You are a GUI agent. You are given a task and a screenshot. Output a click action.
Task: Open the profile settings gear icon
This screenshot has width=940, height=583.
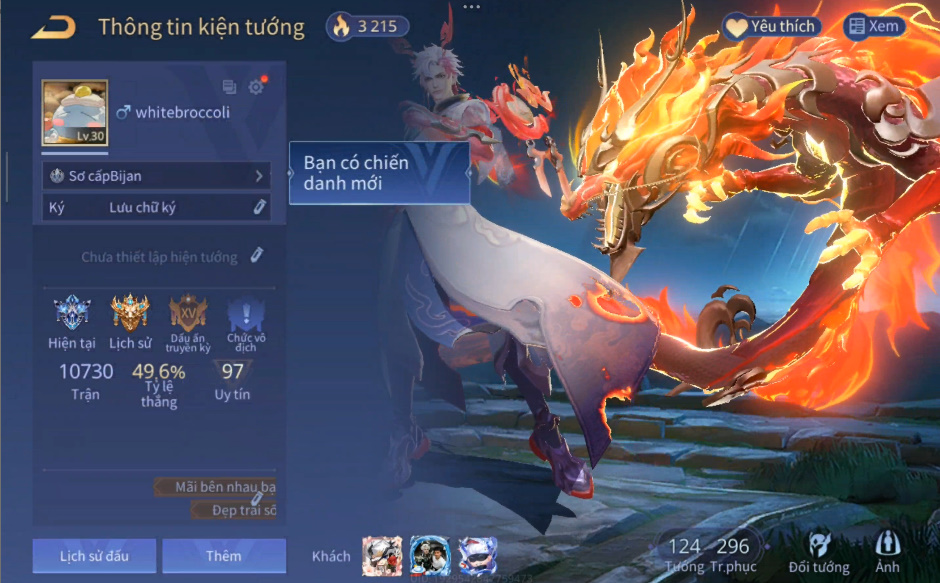256,87
